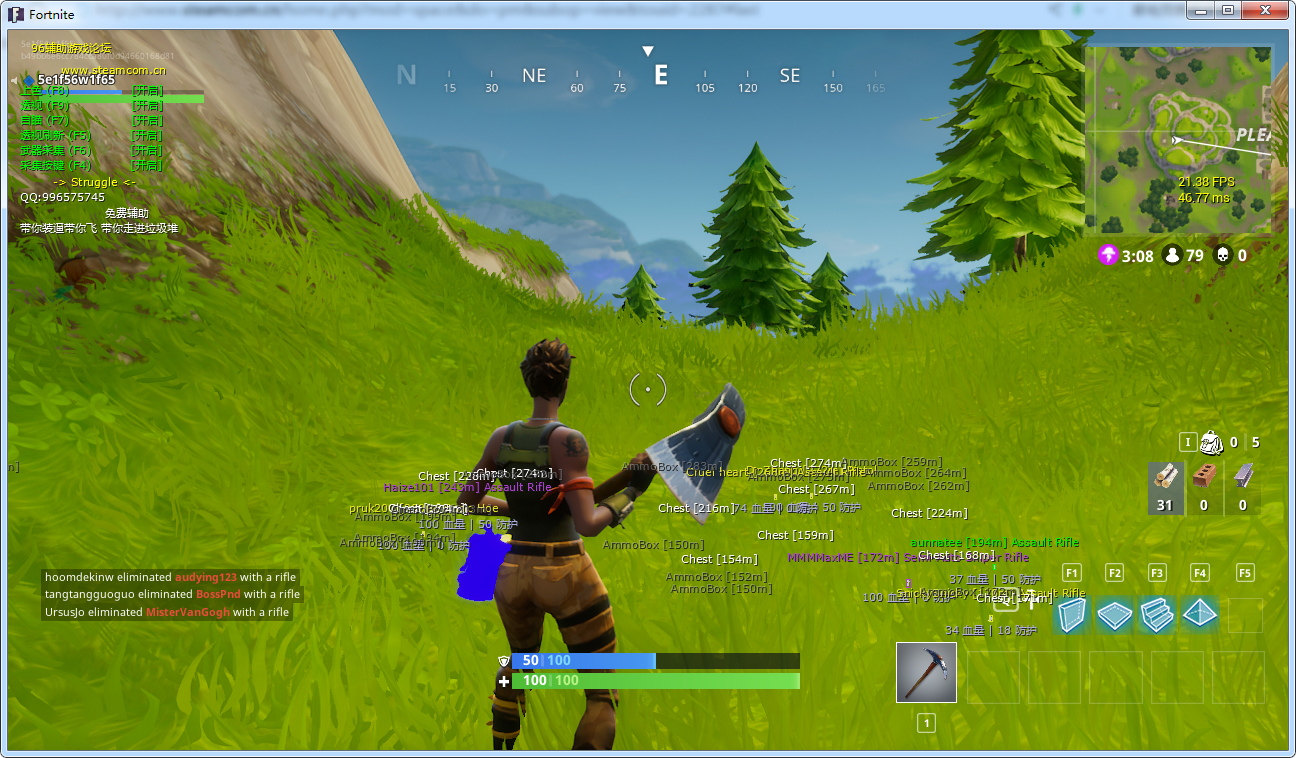Select the stairs build icon
The image size is (1296, 758).
1157,615
